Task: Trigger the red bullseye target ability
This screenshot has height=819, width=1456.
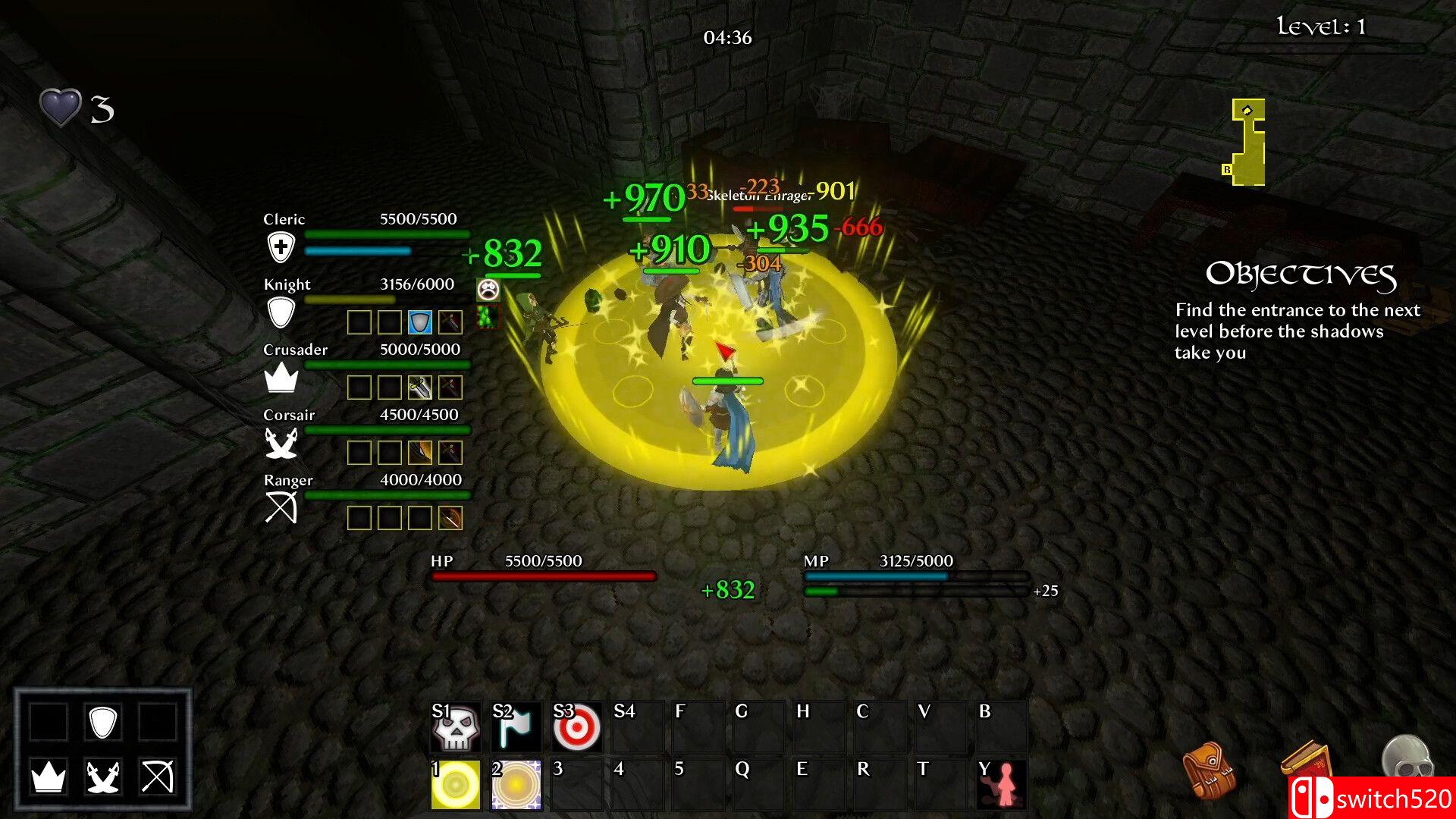Action: click(x=577, y=726)
